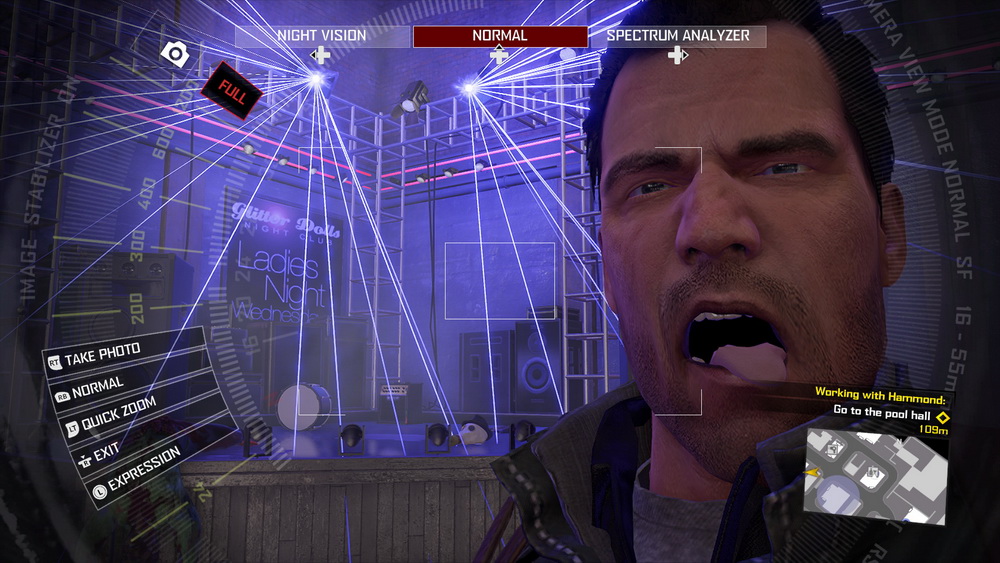Select the Normal camera mode tab
The image size is (1000, 563).
tap(500, 36)
